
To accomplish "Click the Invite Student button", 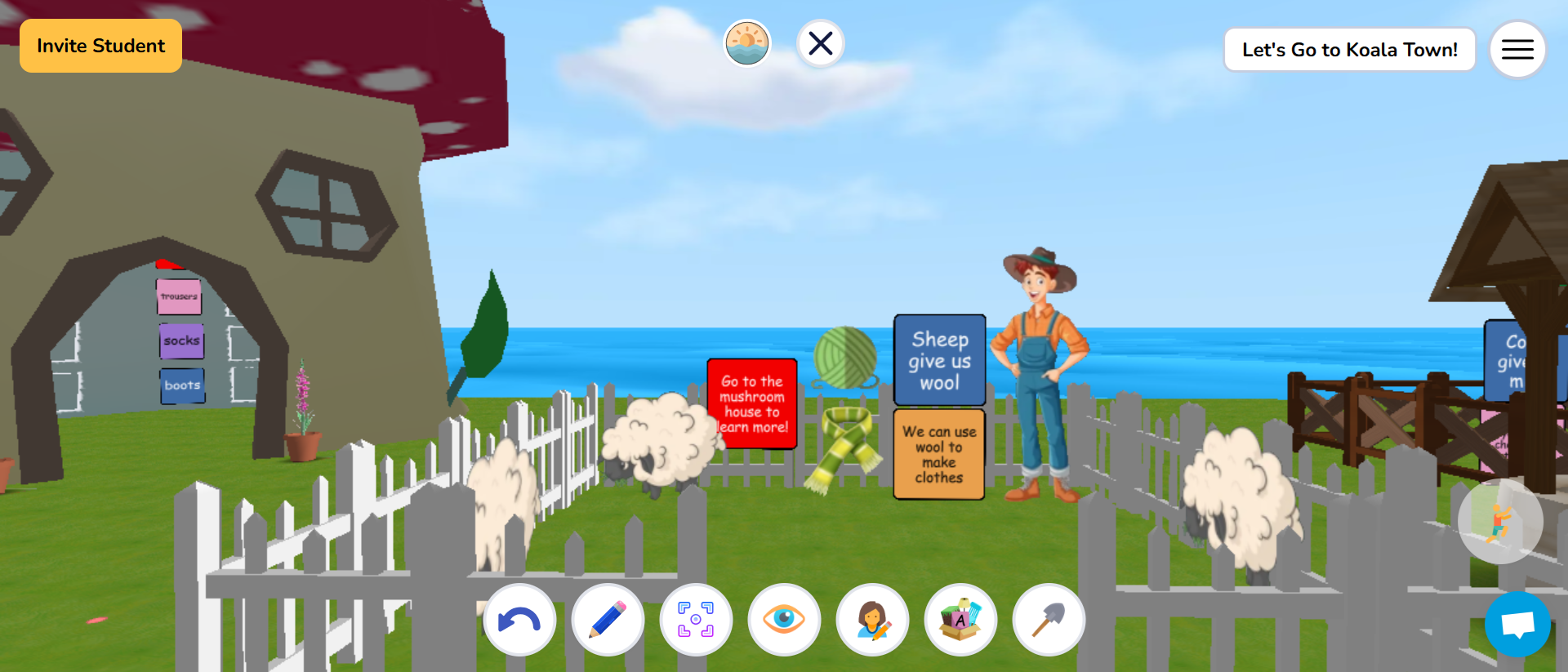I will point(100,46).
